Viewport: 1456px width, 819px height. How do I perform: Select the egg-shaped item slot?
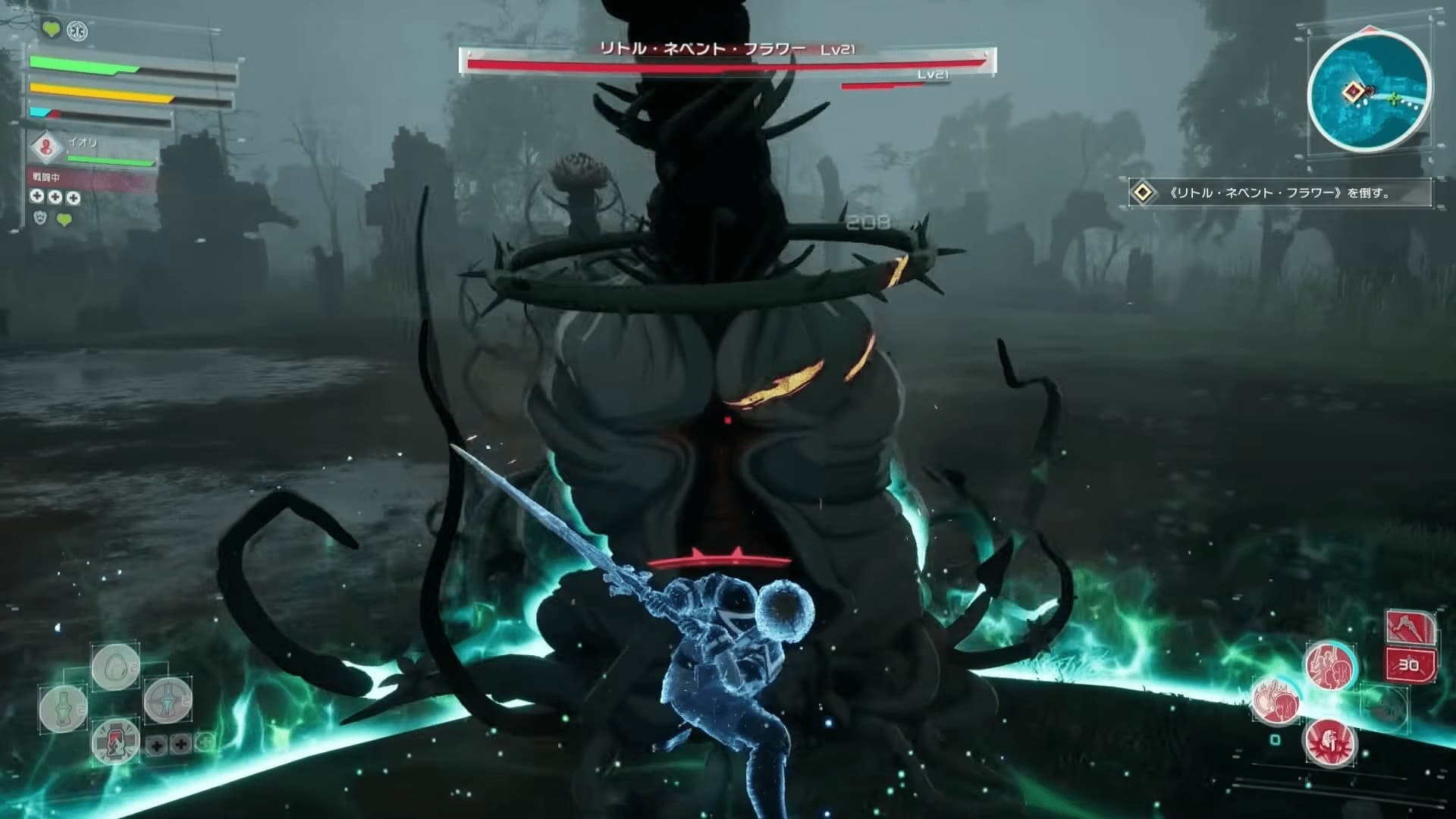point(115,666)
